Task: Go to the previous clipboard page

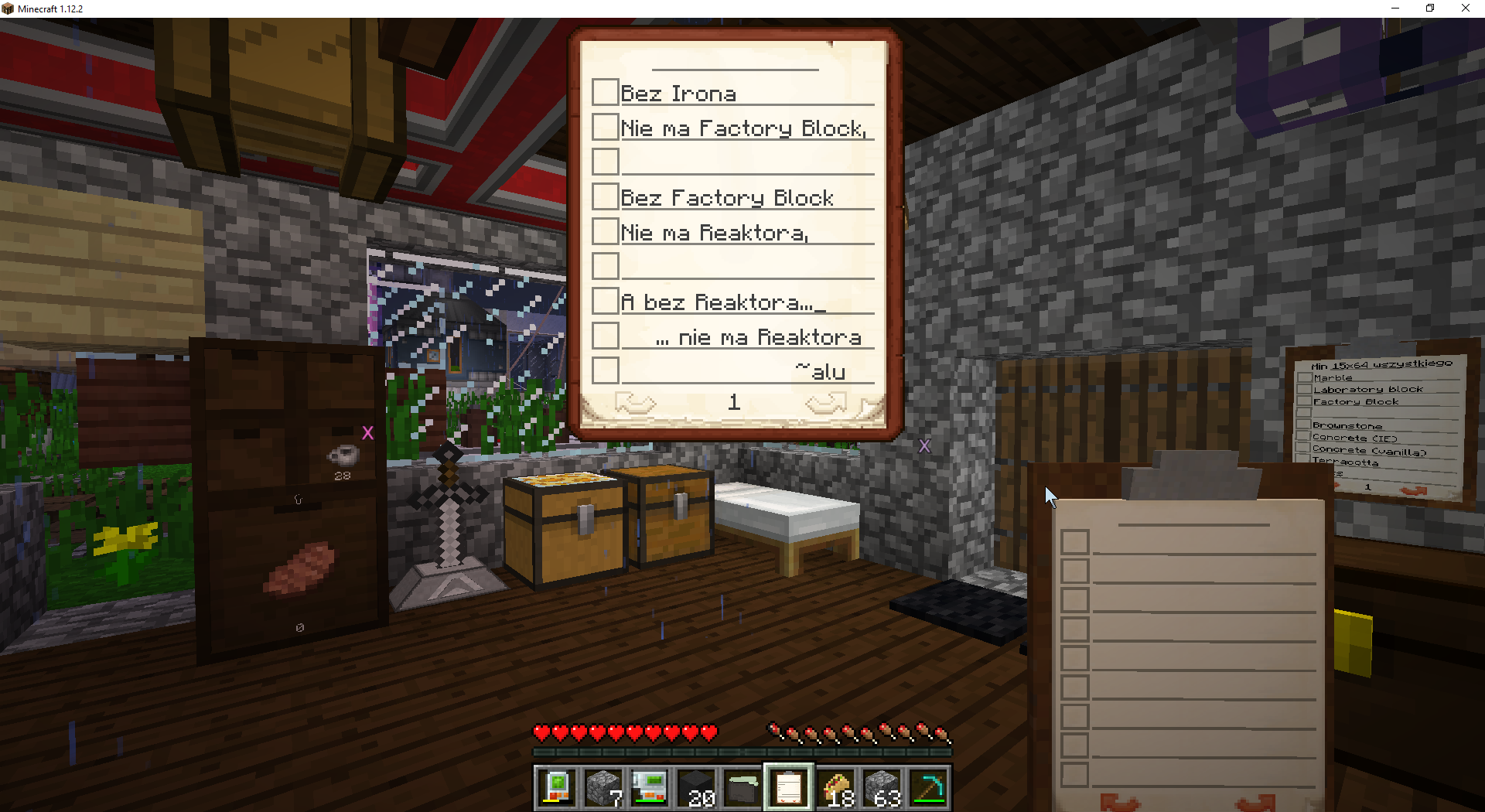Action: (x=635, y=403)
